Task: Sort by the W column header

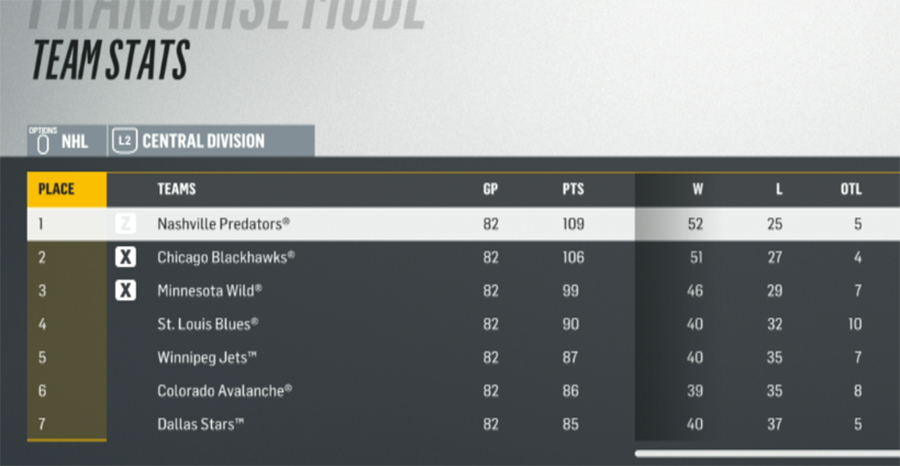Action: point(696,189)
